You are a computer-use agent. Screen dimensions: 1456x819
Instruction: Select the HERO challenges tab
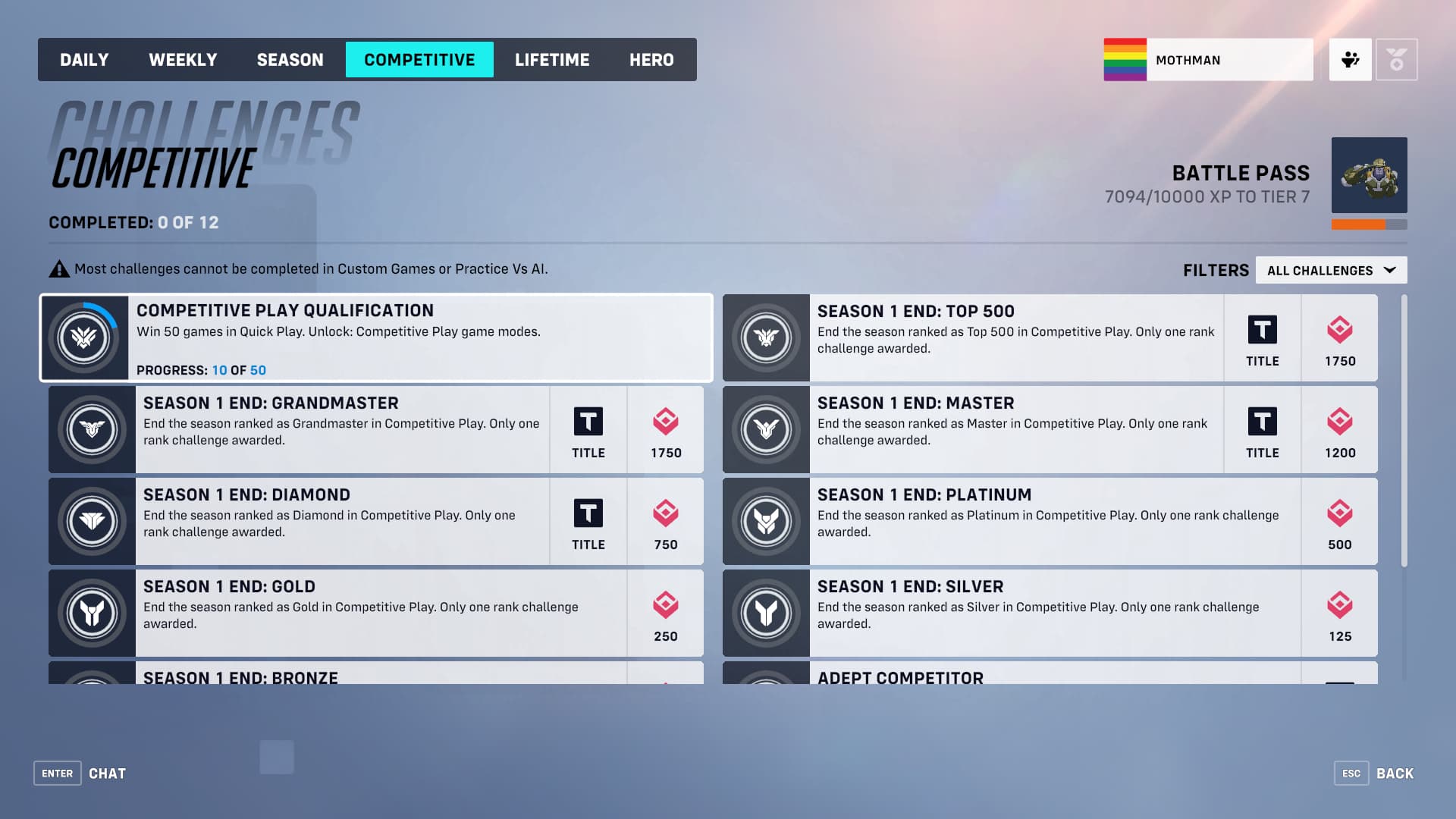coord(651,59)
